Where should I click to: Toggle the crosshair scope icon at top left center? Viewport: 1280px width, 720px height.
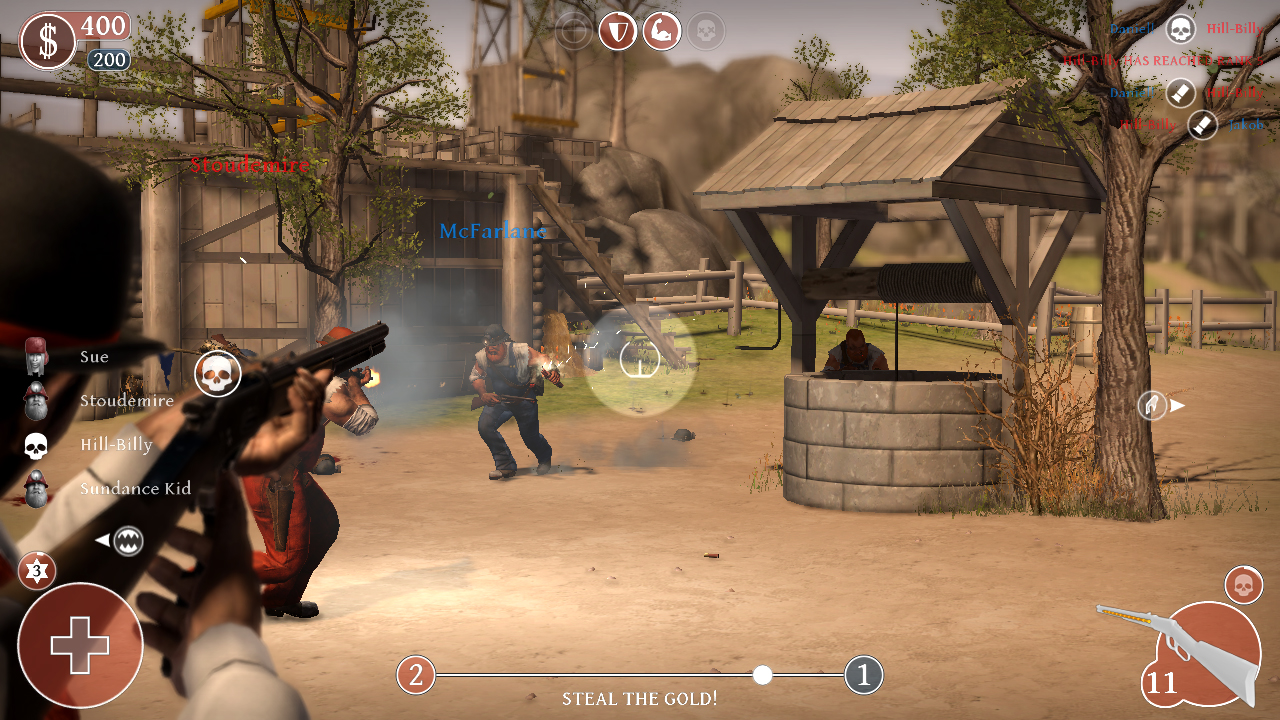pyautogui.click(x=573, y=30)
